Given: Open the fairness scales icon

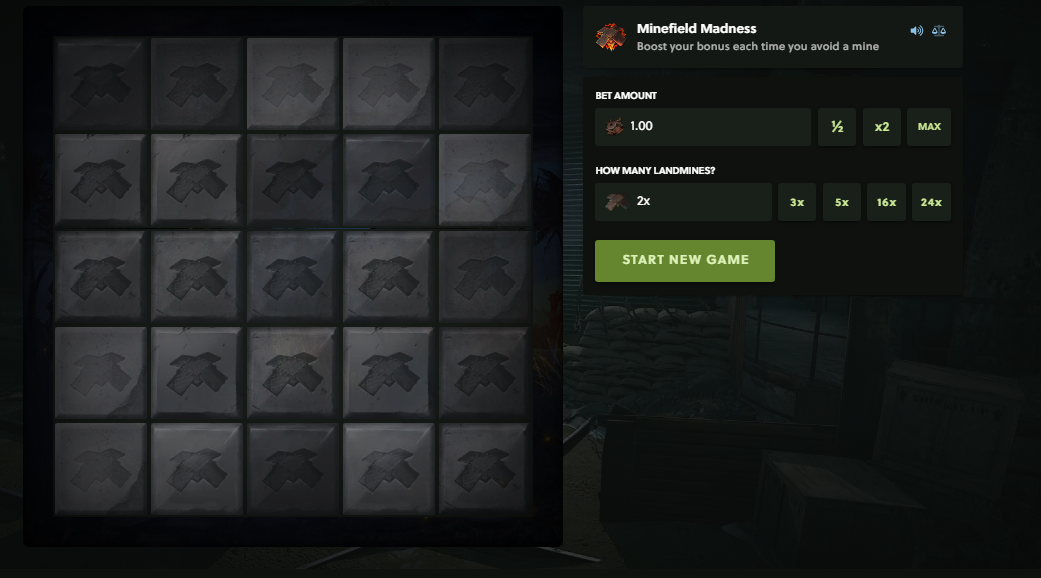Looking at the screenshot, I should click(x=938, y=31).
